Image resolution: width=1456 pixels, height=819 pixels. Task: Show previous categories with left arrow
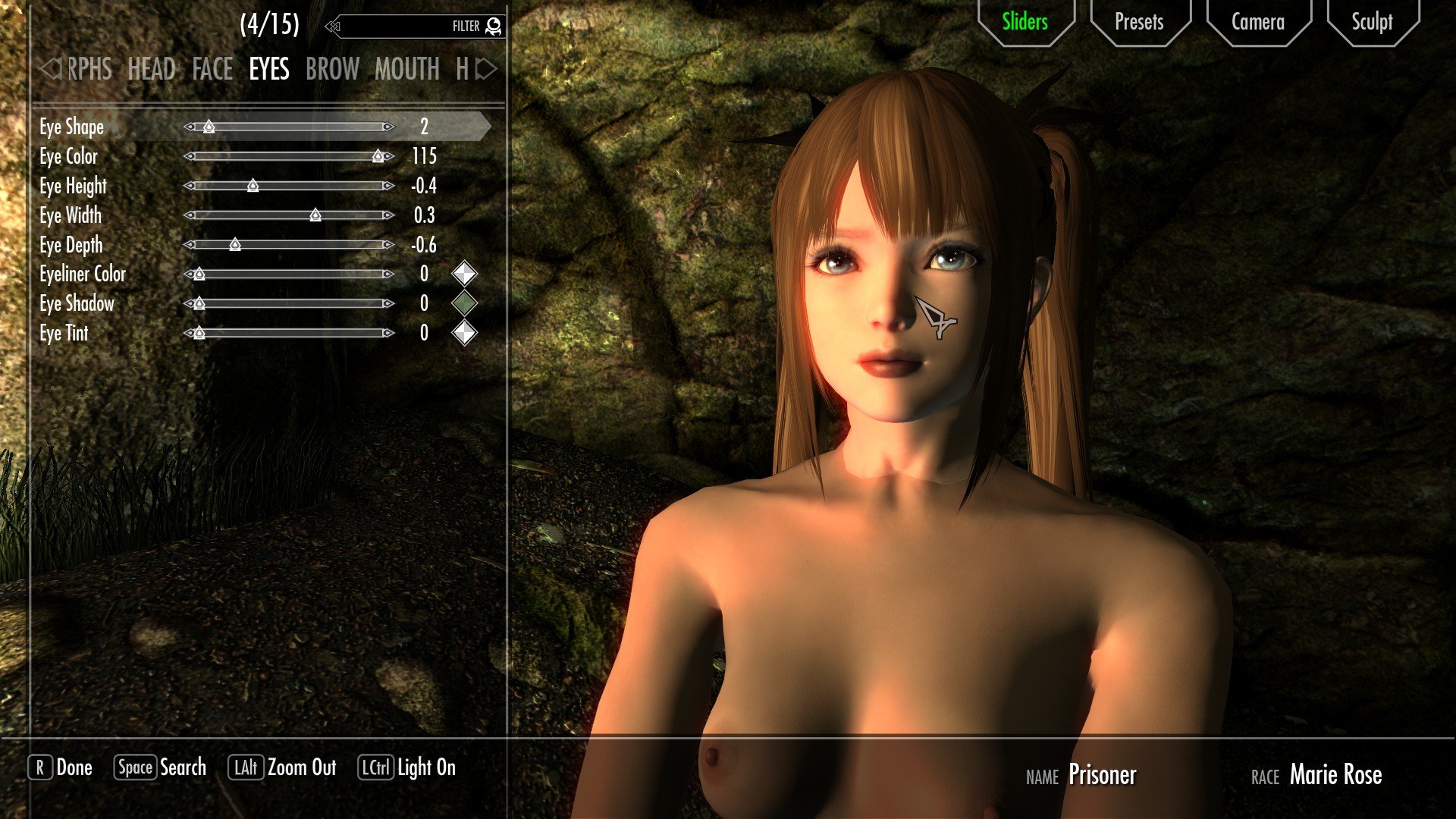point(49,70)
